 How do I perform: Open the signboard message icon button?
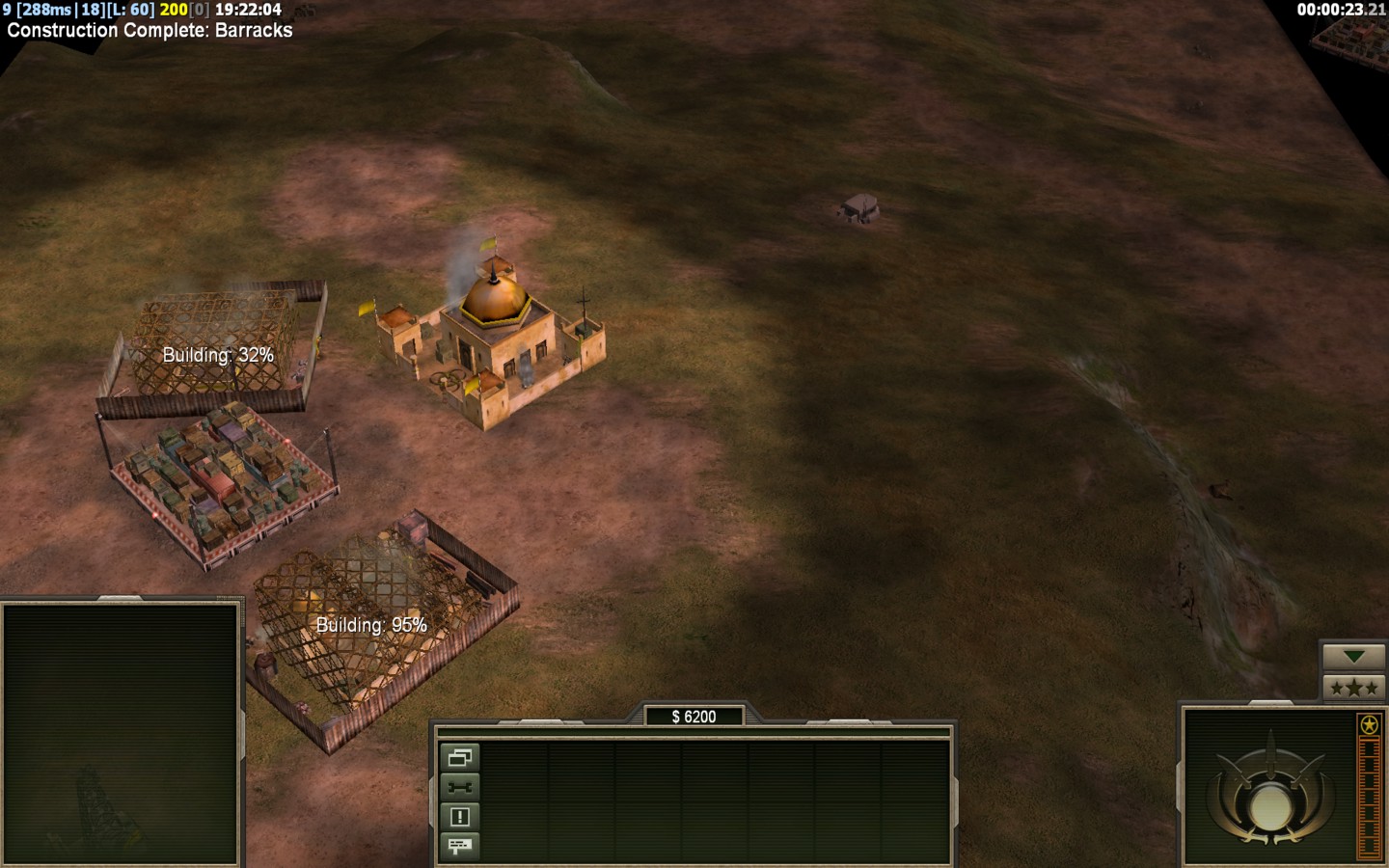coord(459,846)
